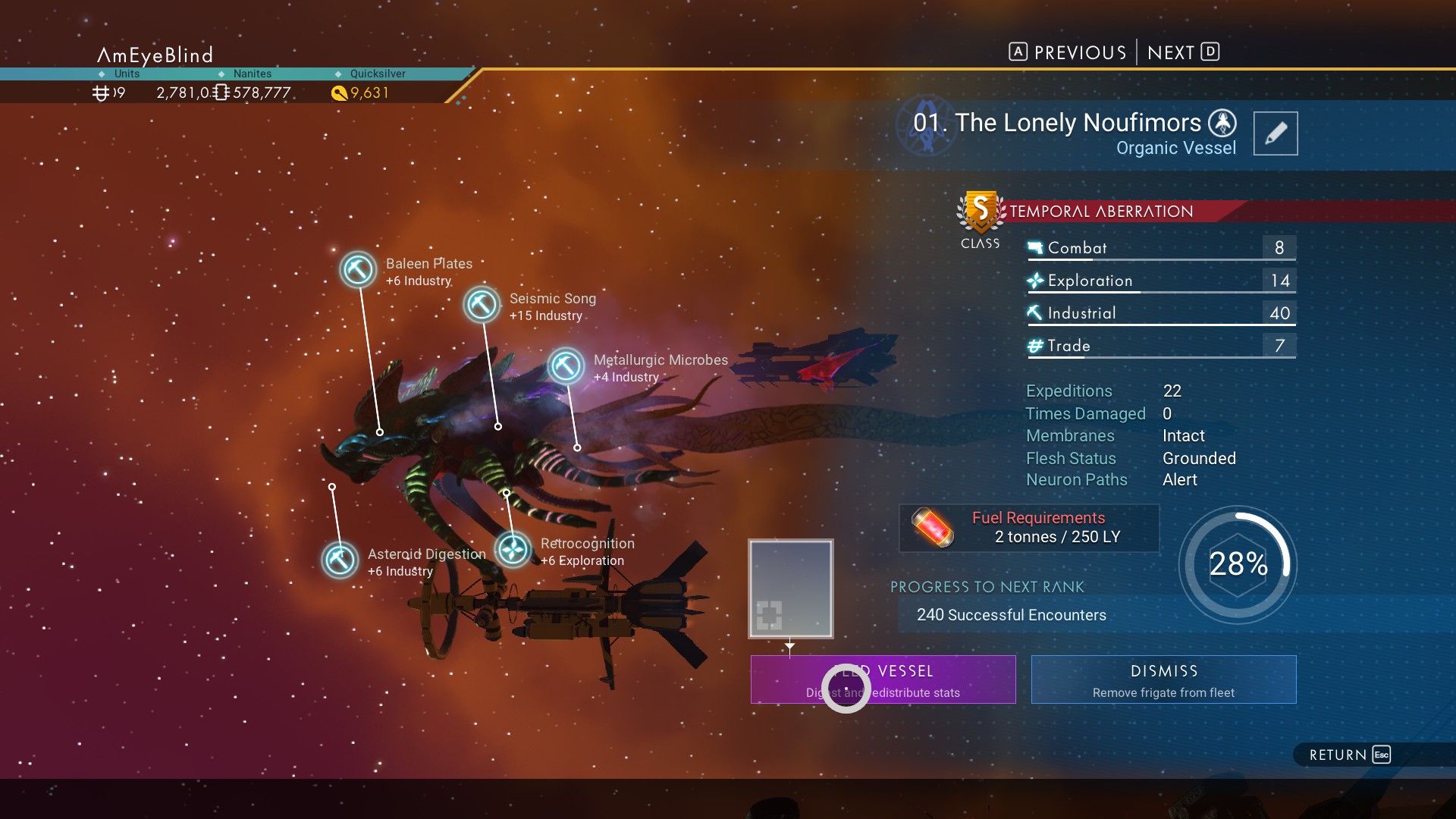Viewport: 1456px width, 819px height.
Task: Rename frigate with the pencil icon
Action: pyautogui.click(x=1275, y=133)
